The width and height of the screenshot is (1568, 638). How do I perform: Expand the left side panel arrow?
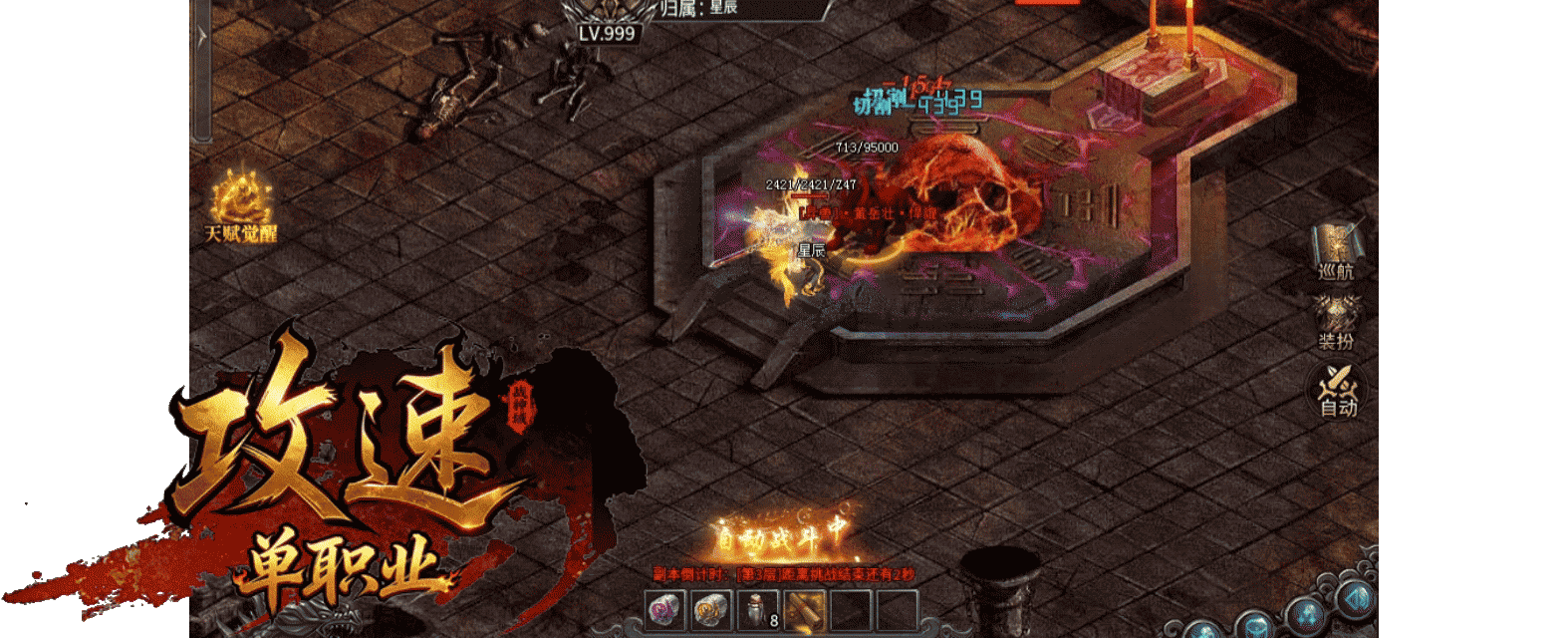(201, 38)
